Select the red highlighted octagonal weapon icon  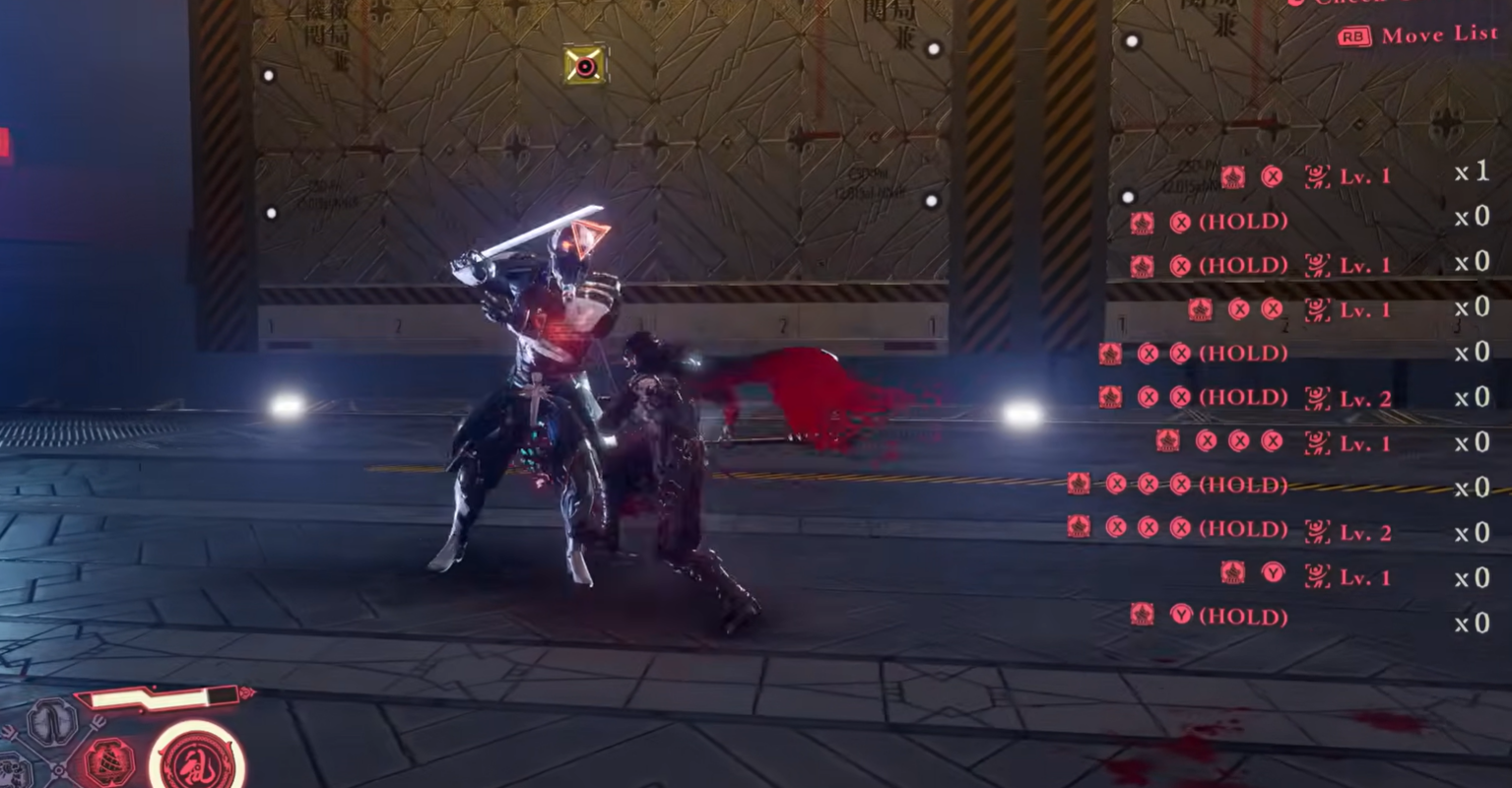[x=109, y=762]
